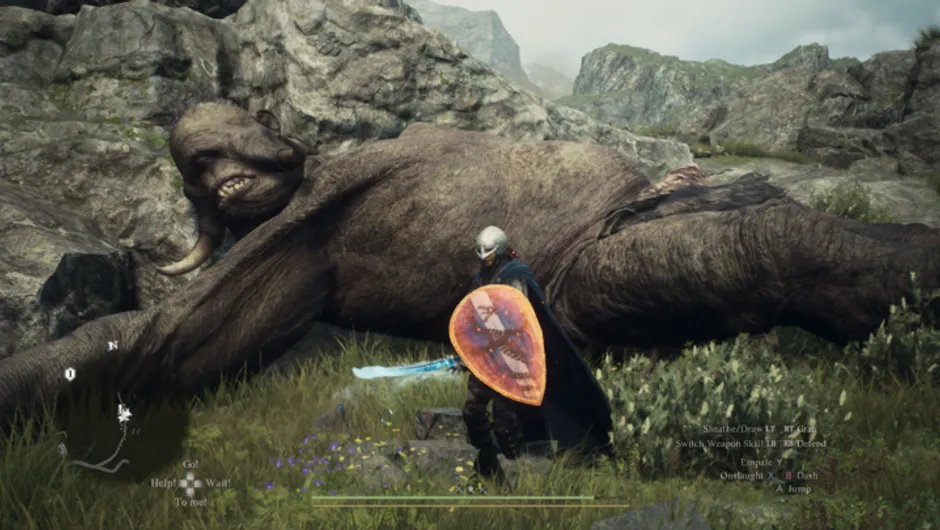The image size is (940, 530).
Task: Select the hexagonal lantern icon beside the minimap
Action: pos(70,374)
